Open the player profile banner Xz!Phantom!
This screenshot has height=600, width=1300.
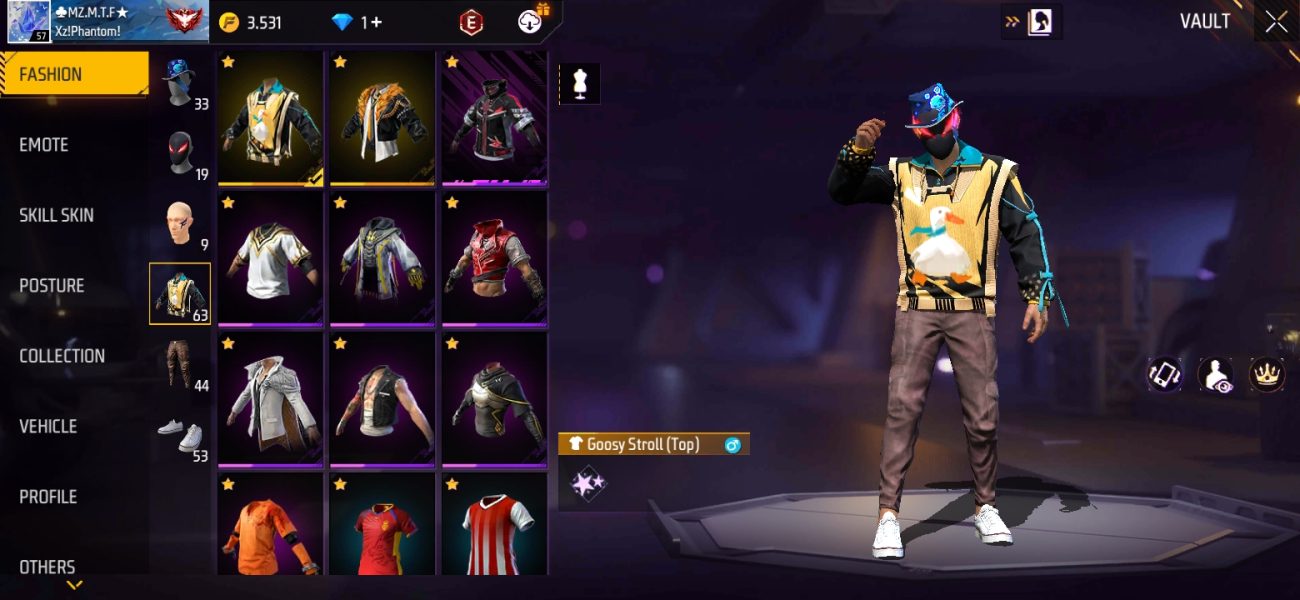(x=105, y=21)
